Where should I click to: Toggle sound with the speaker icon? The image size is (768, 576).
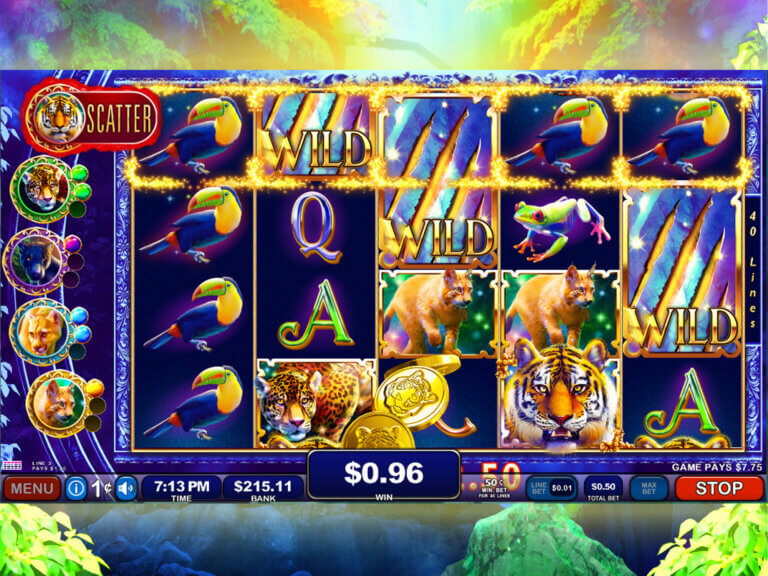coord(126,489)
